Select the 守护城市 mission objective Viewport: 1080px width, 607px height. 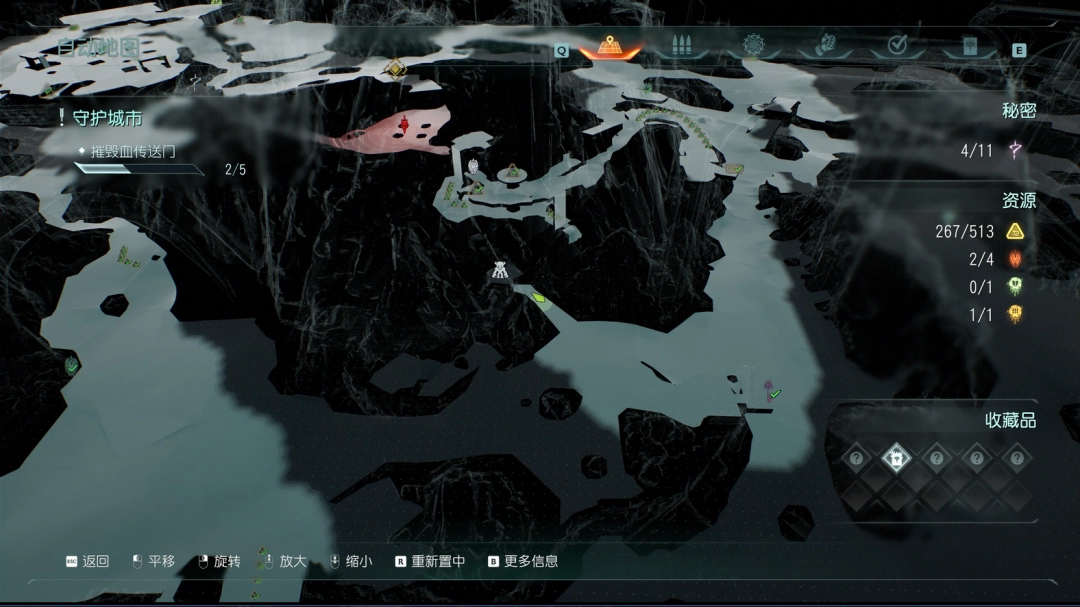(108, 118)
